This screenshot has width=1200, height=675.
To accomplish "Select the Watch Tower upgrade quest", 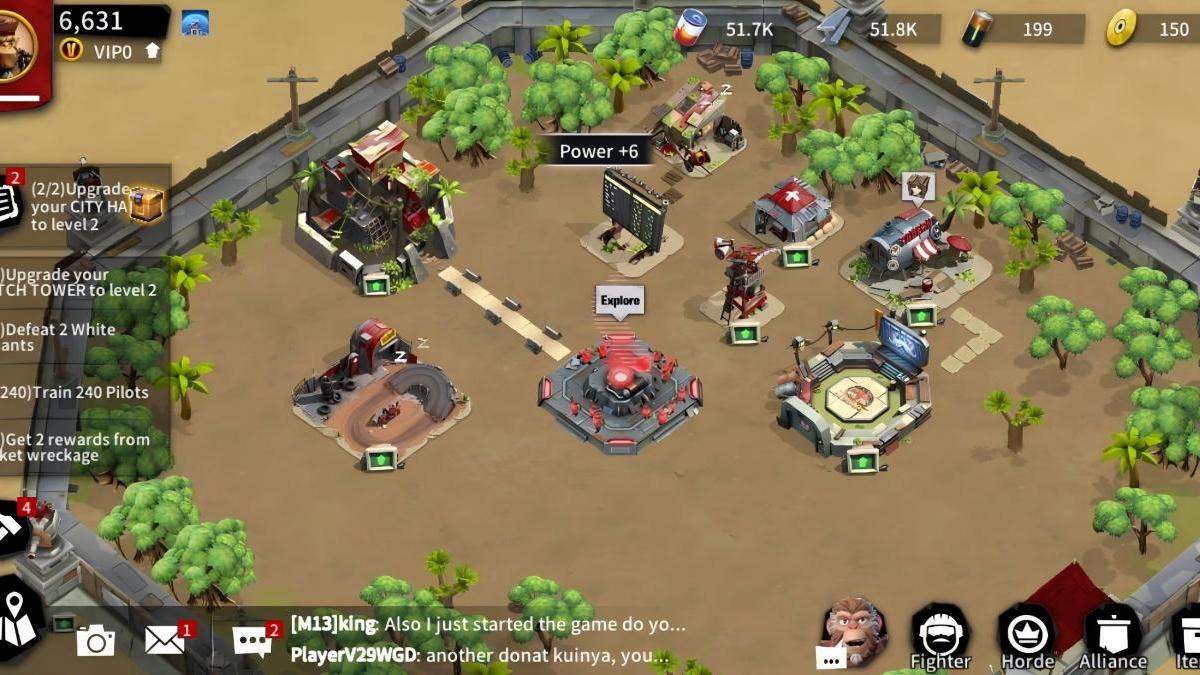I will [x=80, y=282].
